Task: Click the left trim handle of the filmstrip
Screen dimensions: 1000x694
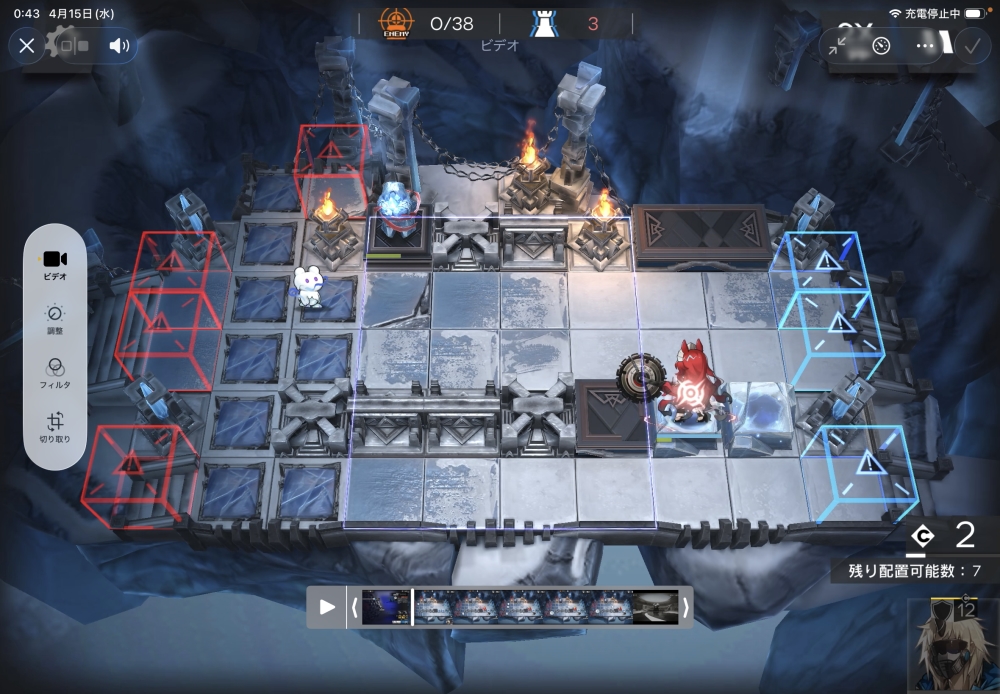Action: (354, 607)
